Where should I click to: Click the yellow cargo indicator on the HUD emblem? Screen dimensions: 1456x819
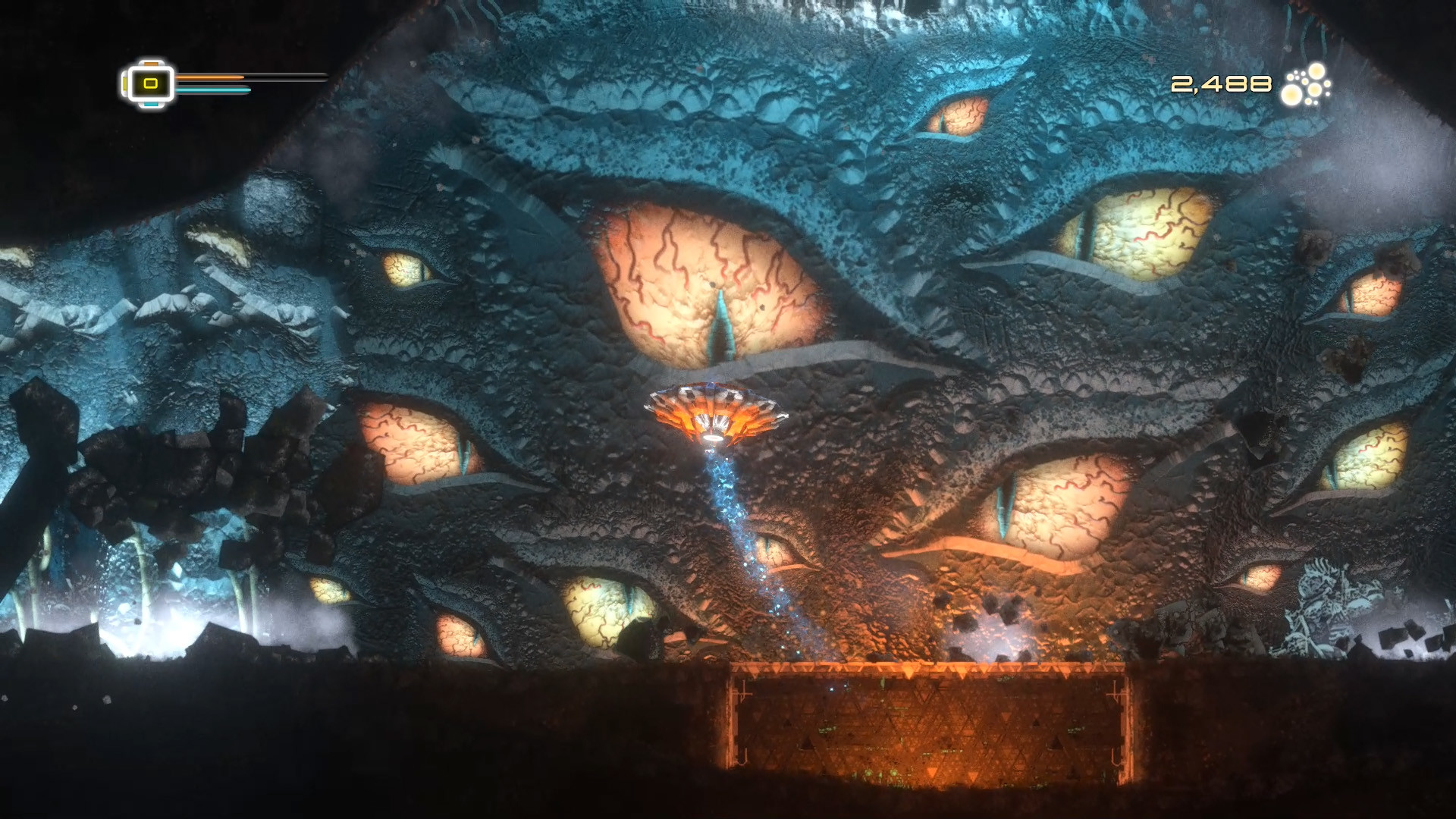point(125,84)
